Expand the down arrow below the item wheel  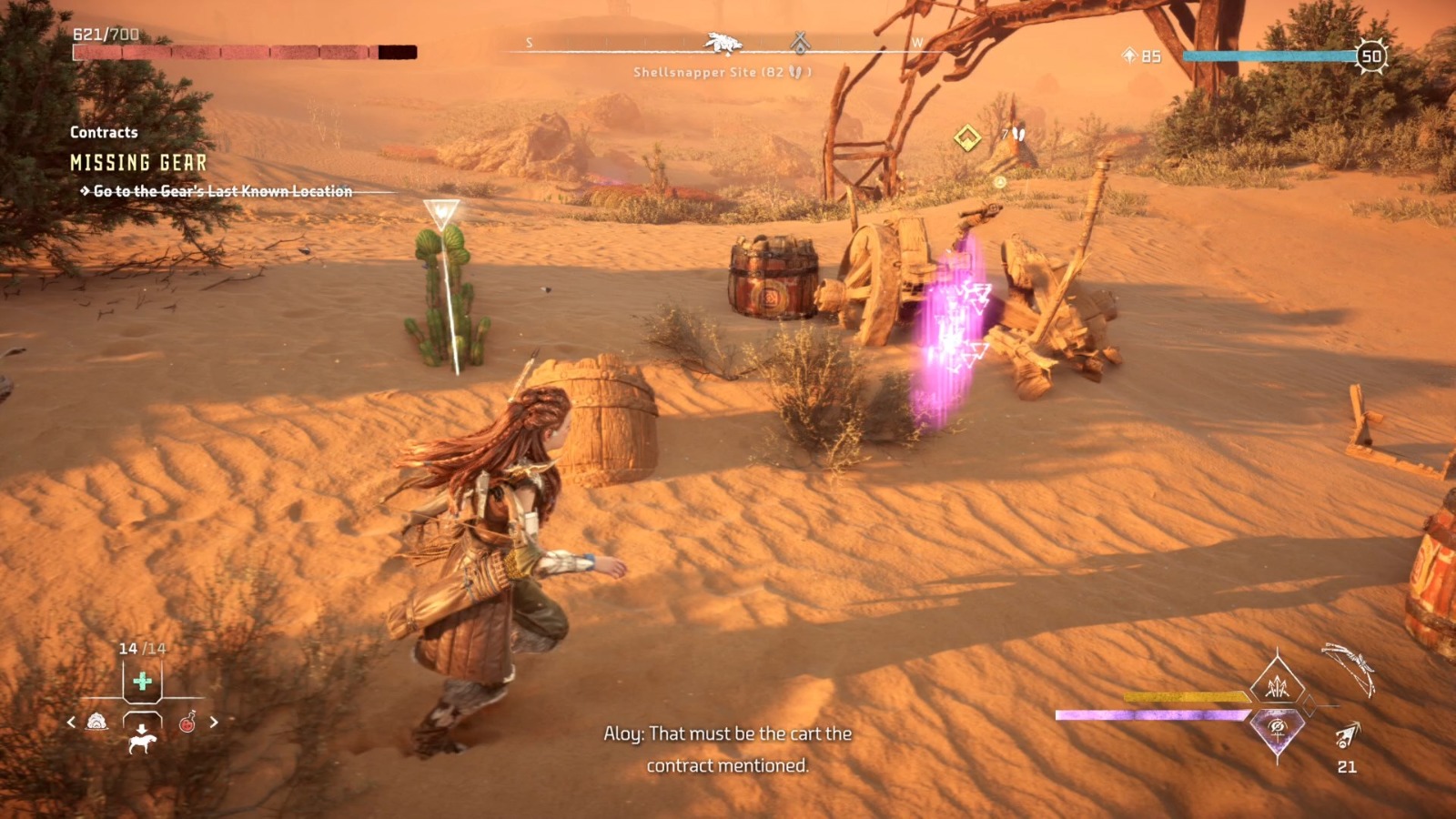142,728
